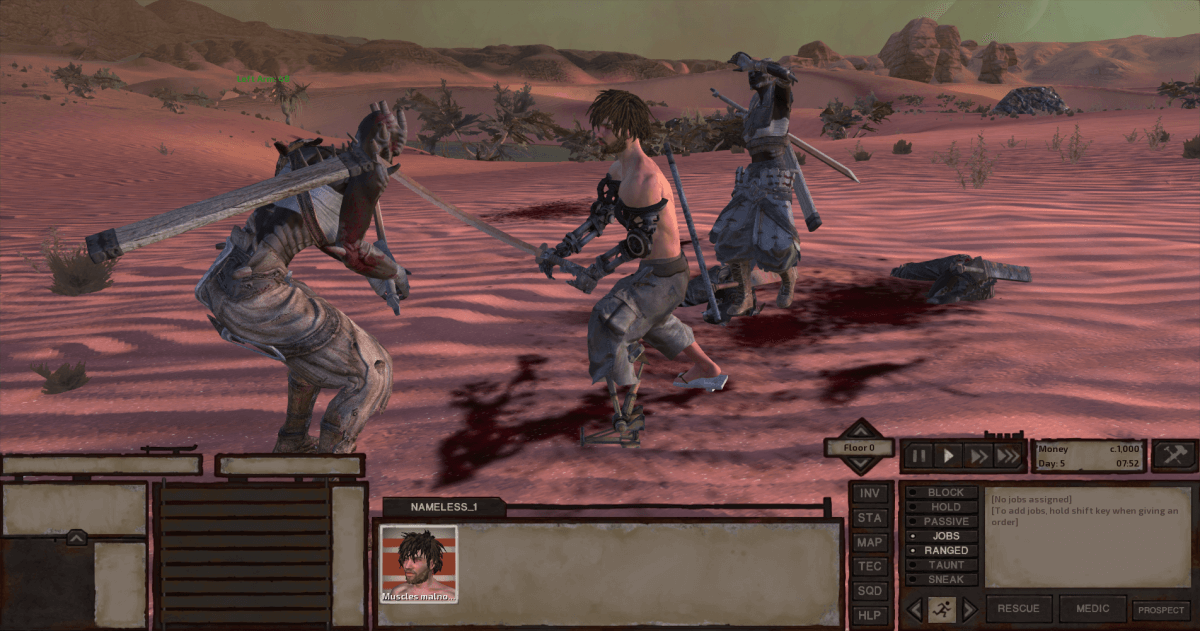
Task: Toggle the SNEAK mode
Action: click(940, 580)
